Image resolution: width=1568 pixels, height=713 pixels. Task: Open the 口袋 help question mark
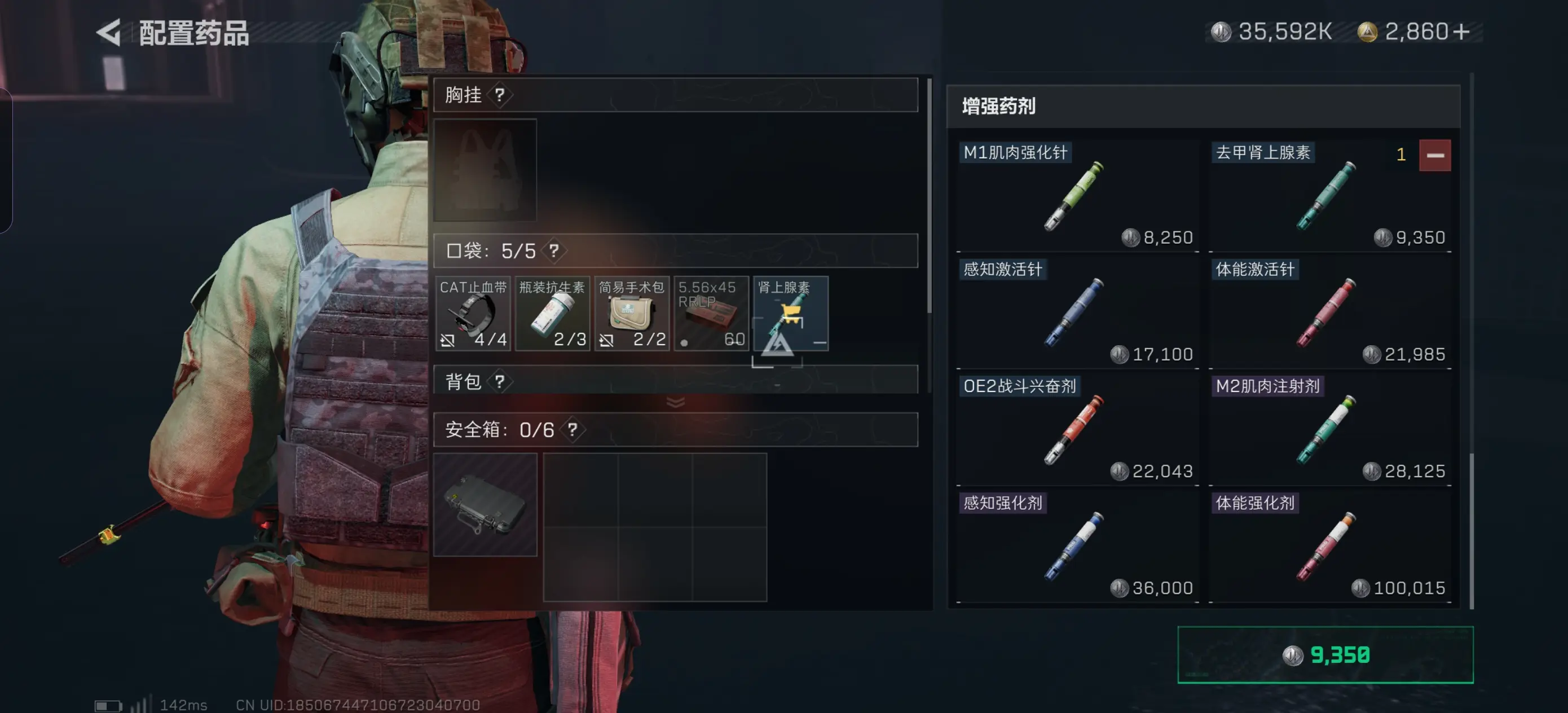554,250
